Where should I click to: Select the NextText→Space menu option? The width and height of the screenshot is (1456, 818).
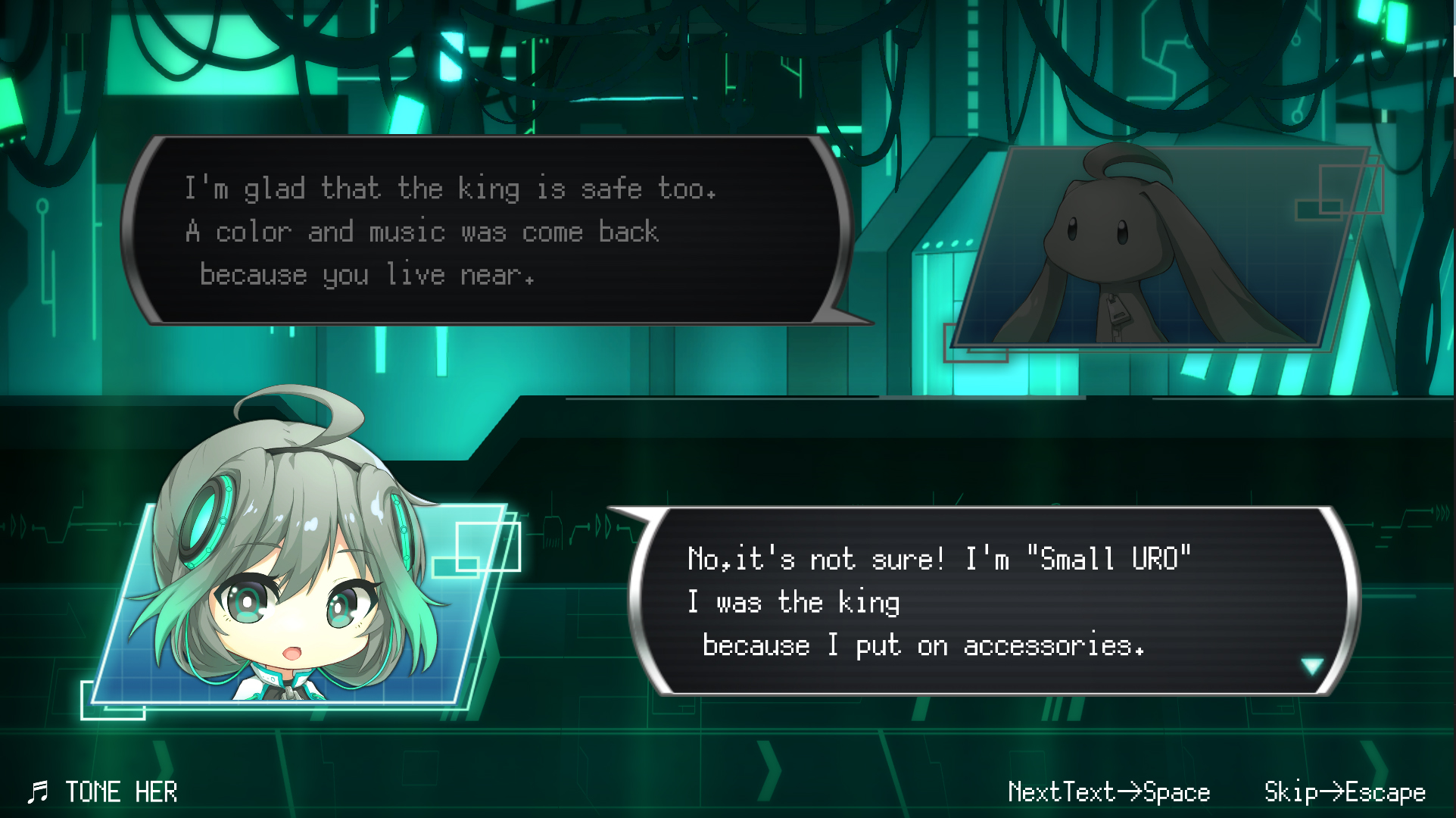coord(1108,792)
